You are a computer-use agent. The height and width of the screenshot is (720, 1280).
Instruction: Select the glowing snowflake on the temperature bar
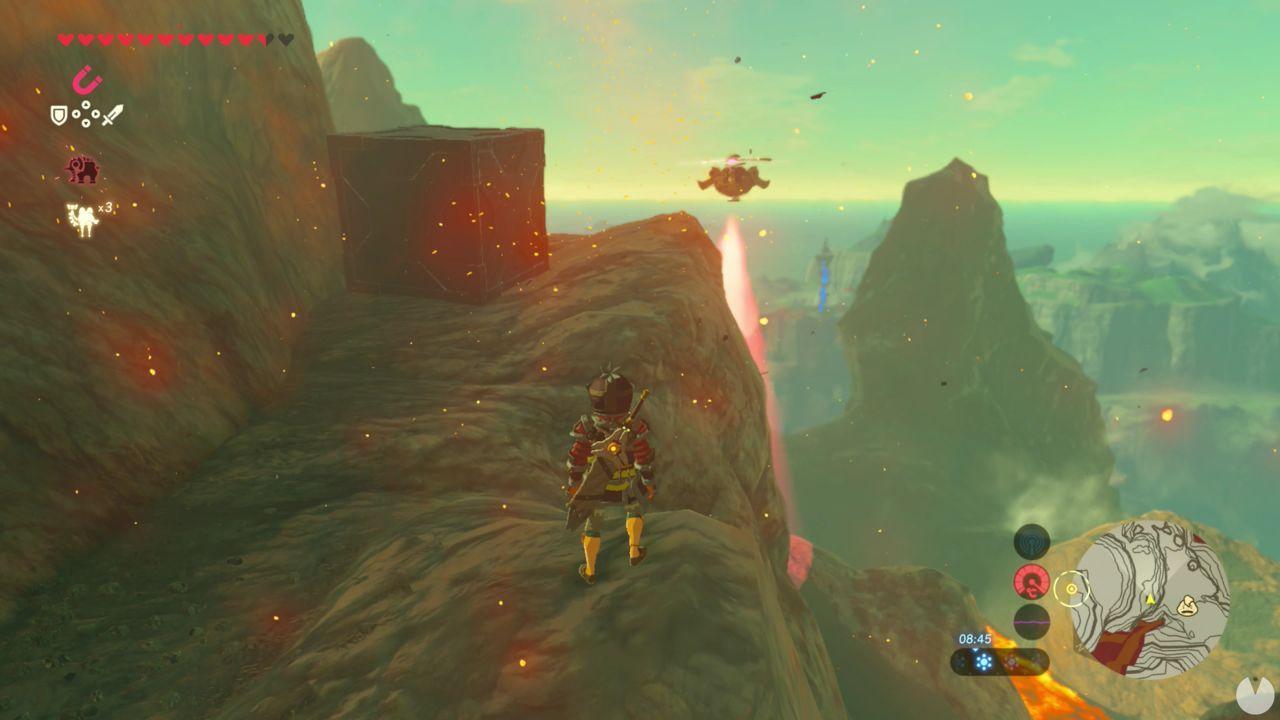coord(984,660)
